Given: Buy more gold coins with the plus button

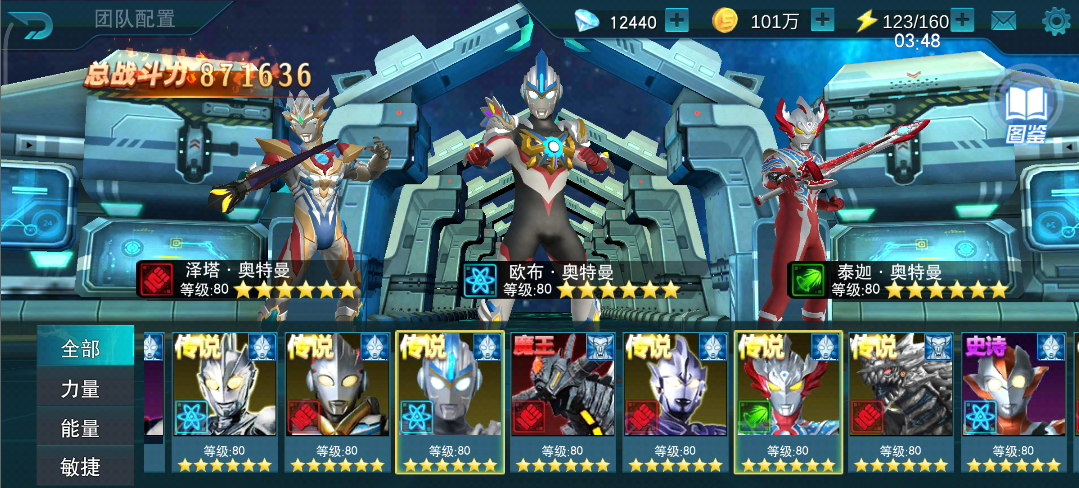Looking at the screenshot, I should [822, 20].
